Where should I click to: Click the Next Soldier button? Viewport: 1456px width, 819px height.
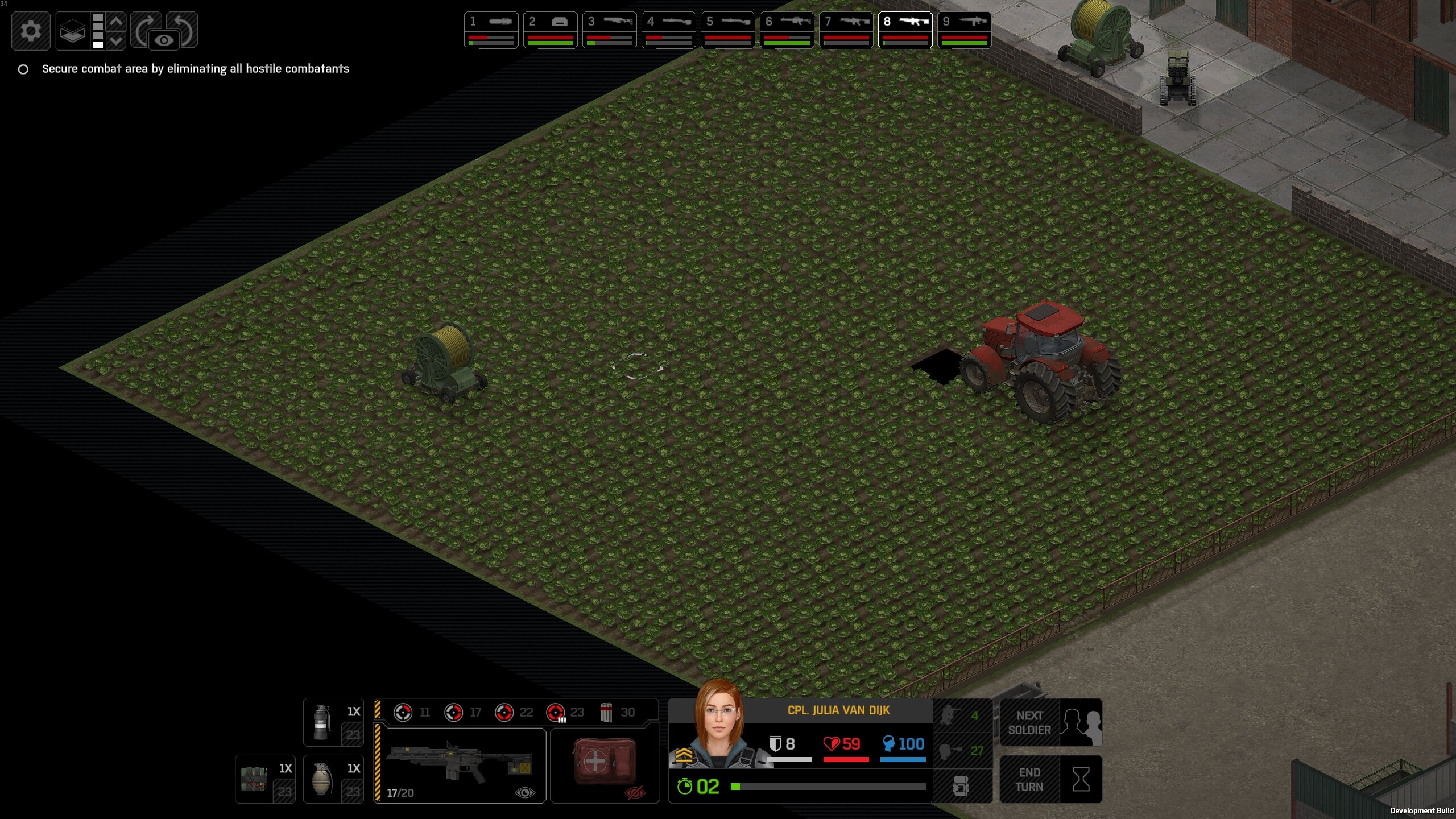coord(1050,722)
